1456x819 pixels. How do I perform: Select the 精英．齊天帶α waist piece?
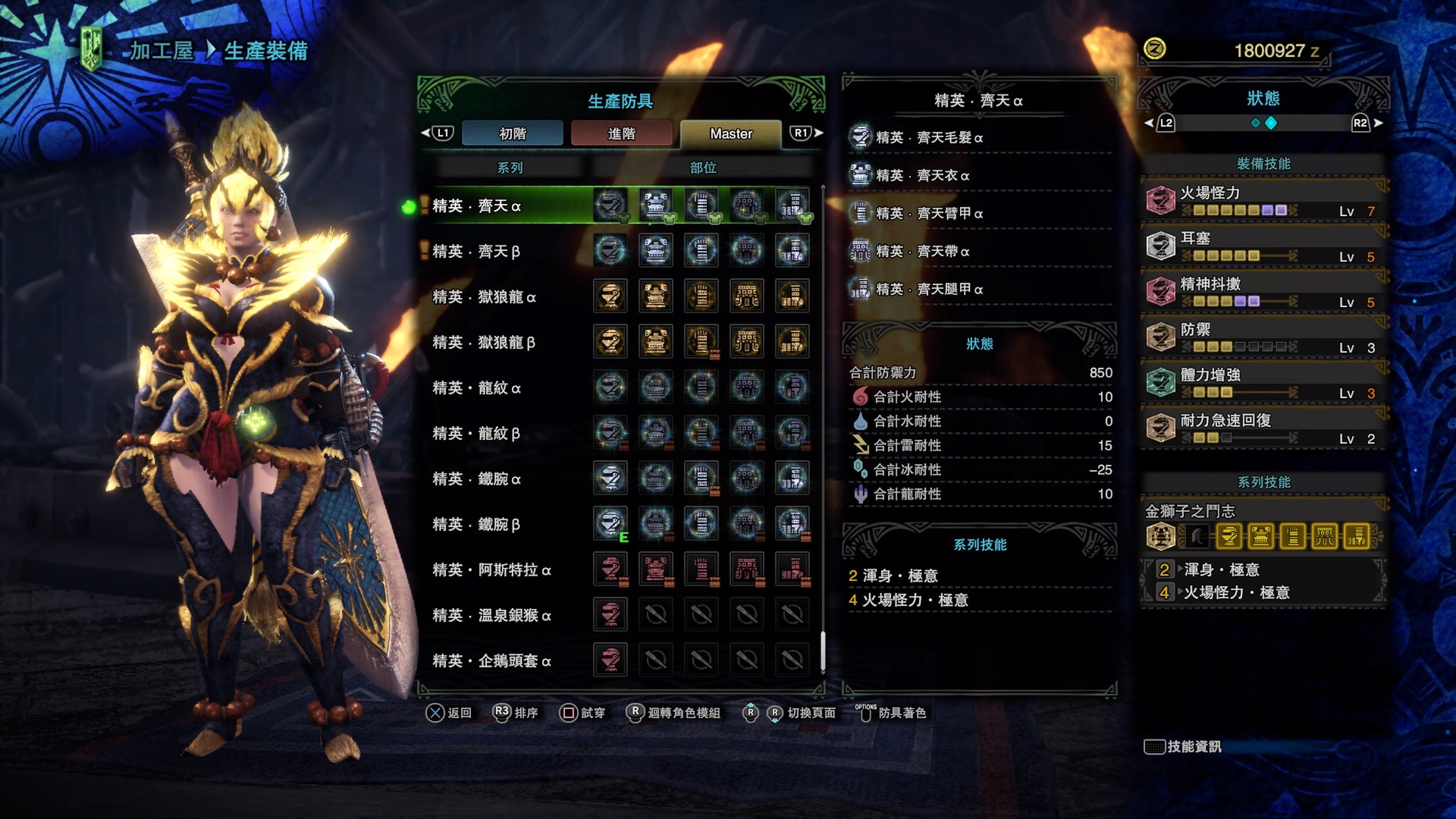pos(922,252)
